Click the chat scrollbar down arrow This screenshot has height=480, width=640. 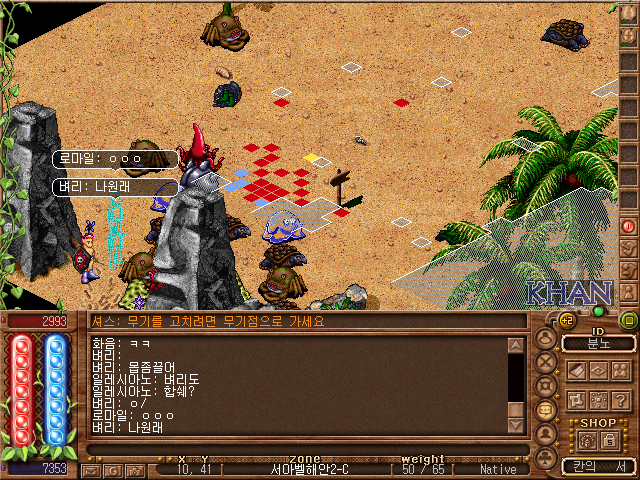click(x=516, y=425)
